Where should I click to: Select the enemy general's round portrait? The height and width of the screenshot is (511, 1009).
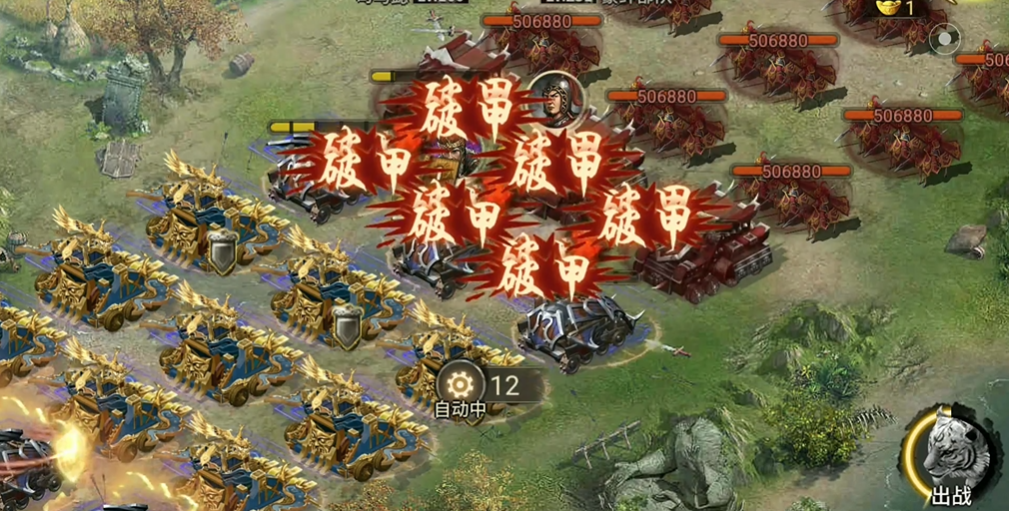click(x=556, y=98)
